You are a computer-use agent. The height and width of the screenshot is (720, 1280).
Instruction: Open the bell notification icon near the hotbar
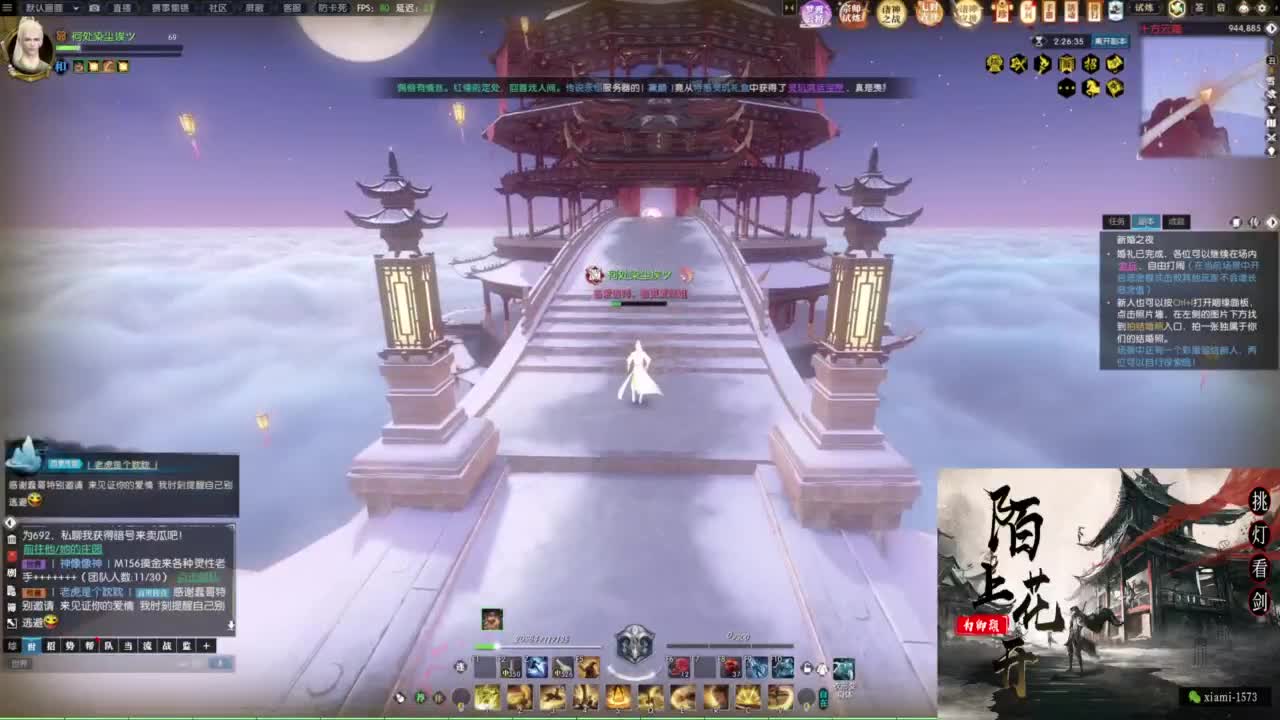(x=822, y=668)
